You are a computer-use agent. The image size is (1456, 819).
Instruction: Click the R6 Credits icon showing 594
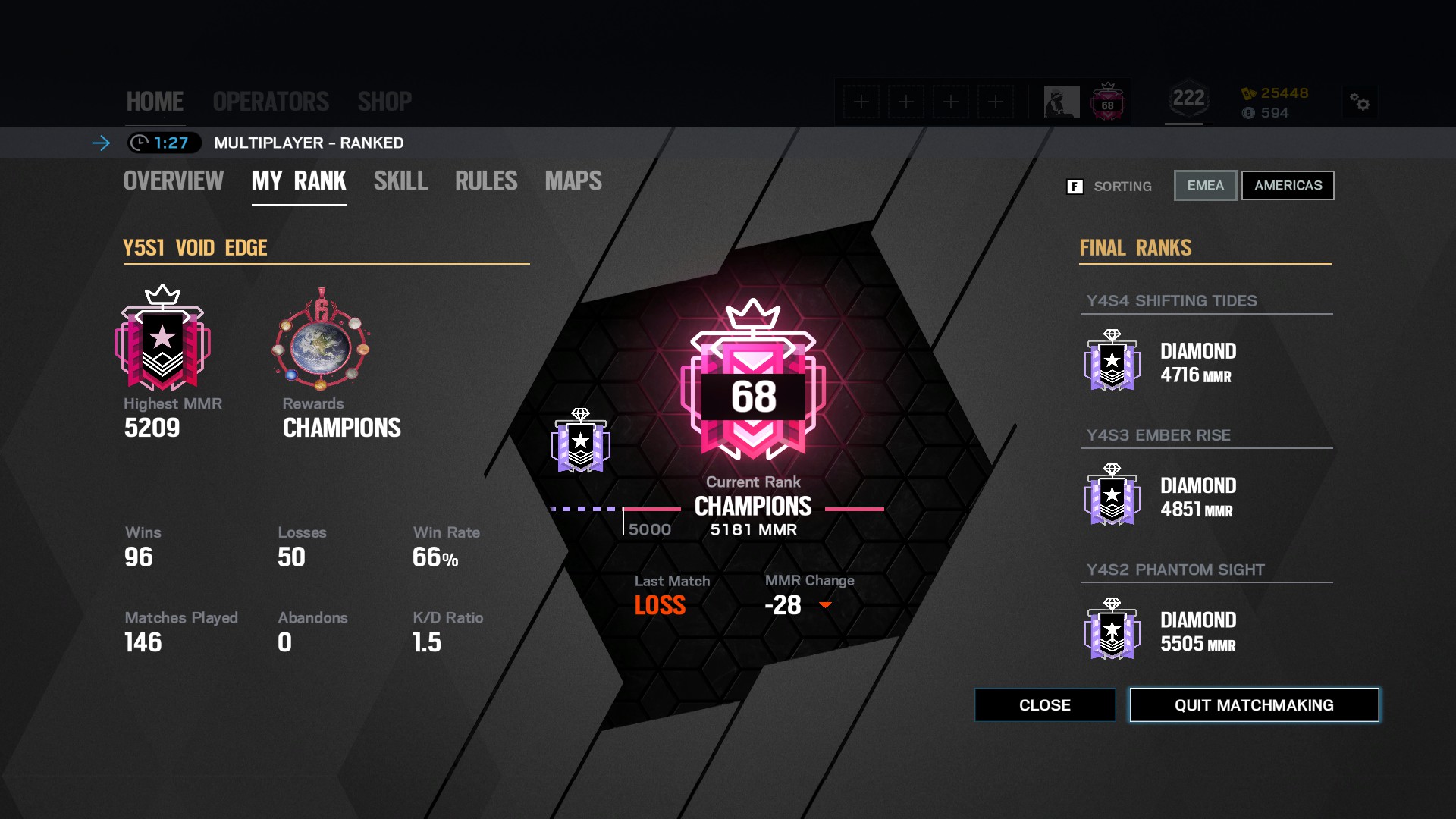1250,112
